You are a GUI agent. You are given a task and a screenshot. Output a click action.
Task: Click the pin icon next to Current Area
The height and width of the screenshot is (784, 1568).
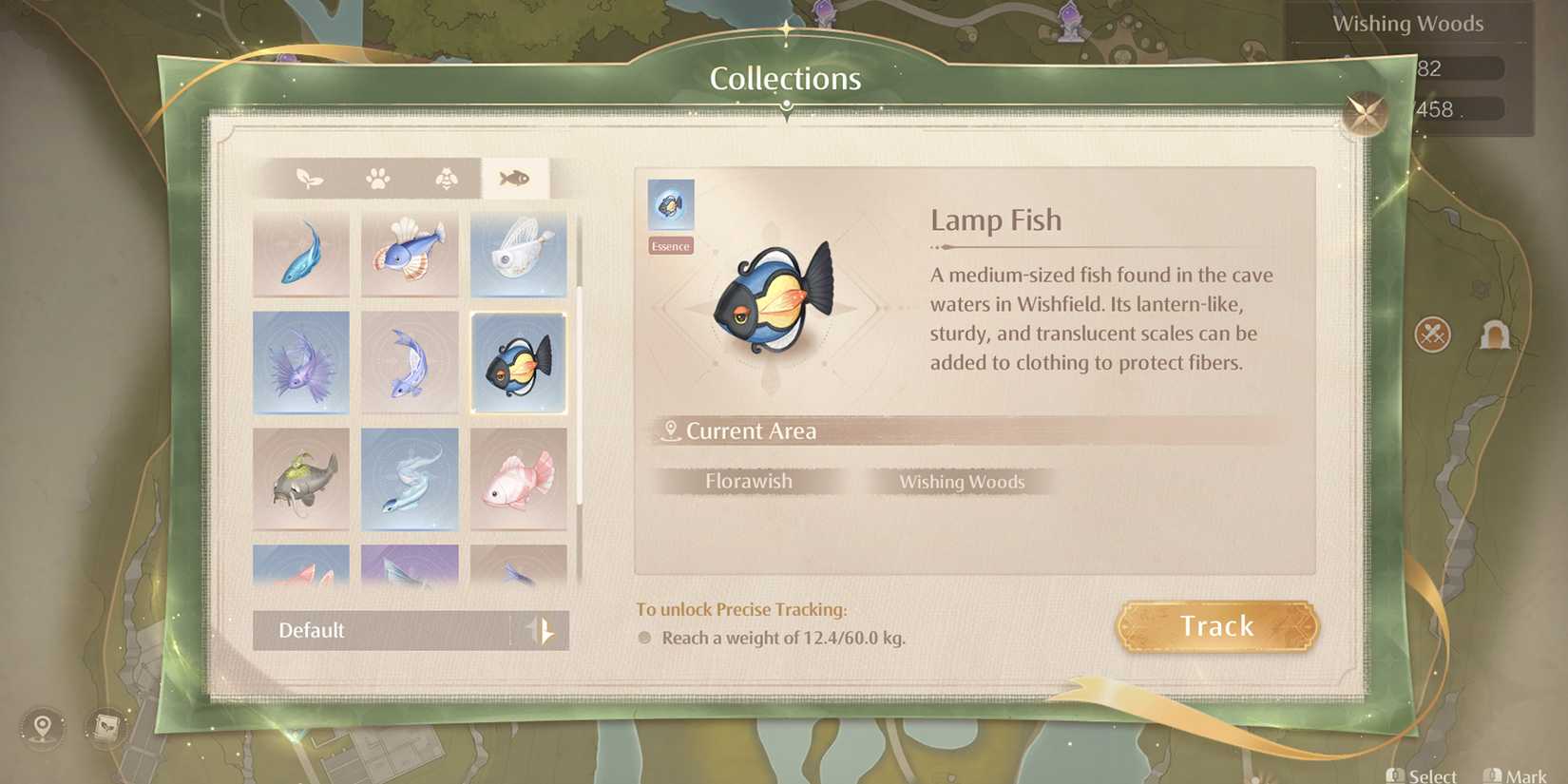click(673, 429)
